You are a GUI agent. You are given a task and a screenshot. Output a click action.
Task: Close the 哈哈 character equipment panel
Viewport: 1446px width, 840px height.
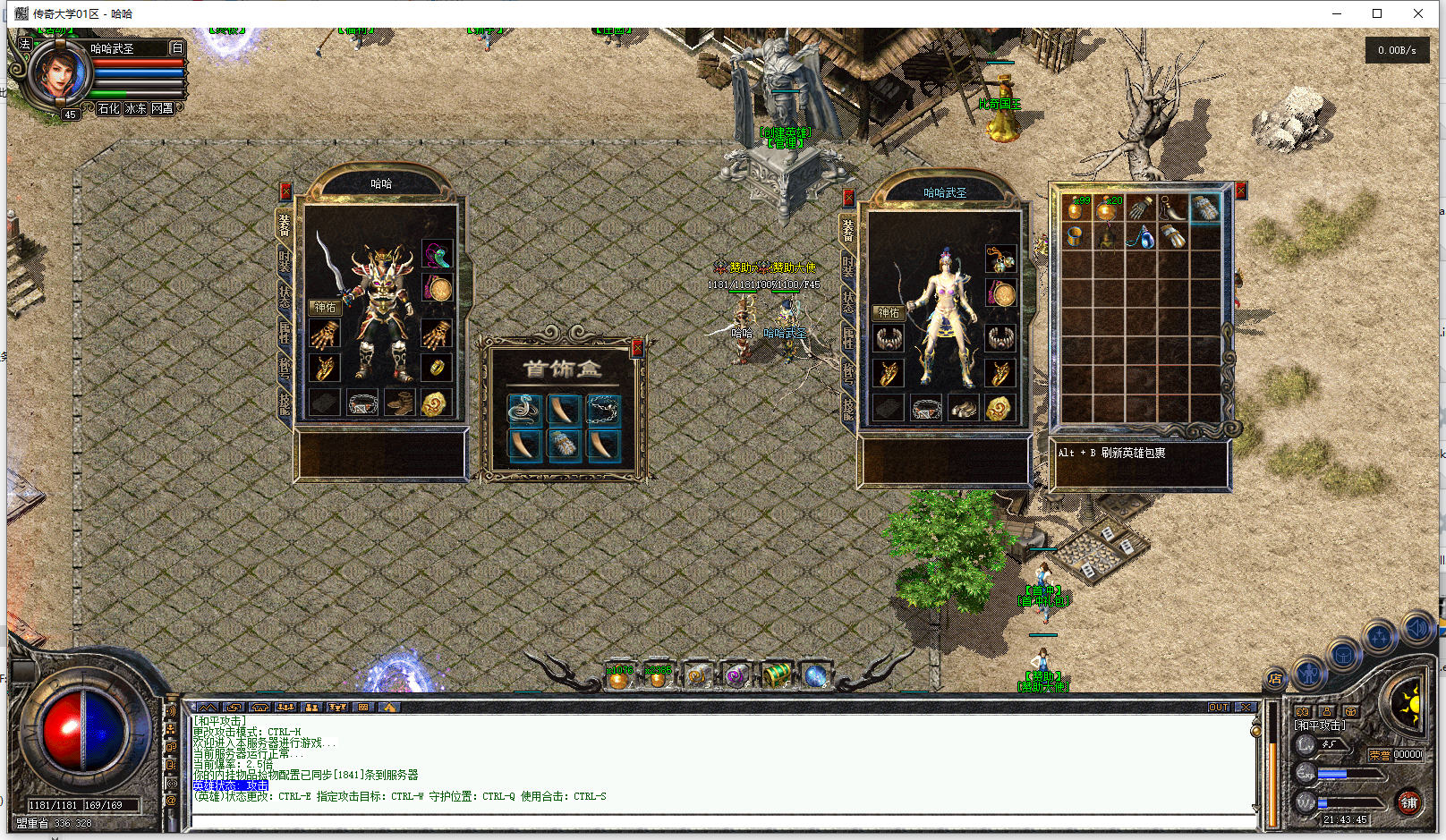tap(285, 191)
